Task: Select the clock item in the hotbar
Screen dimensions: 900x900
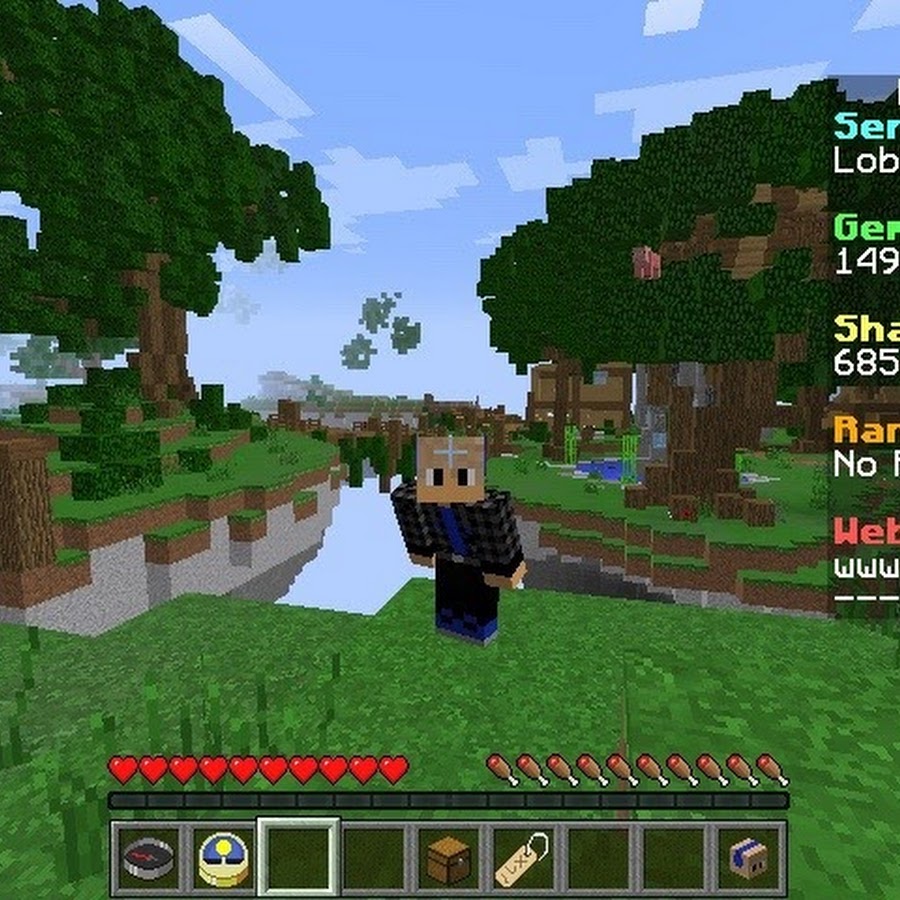Action: click(x=223, y=858)
